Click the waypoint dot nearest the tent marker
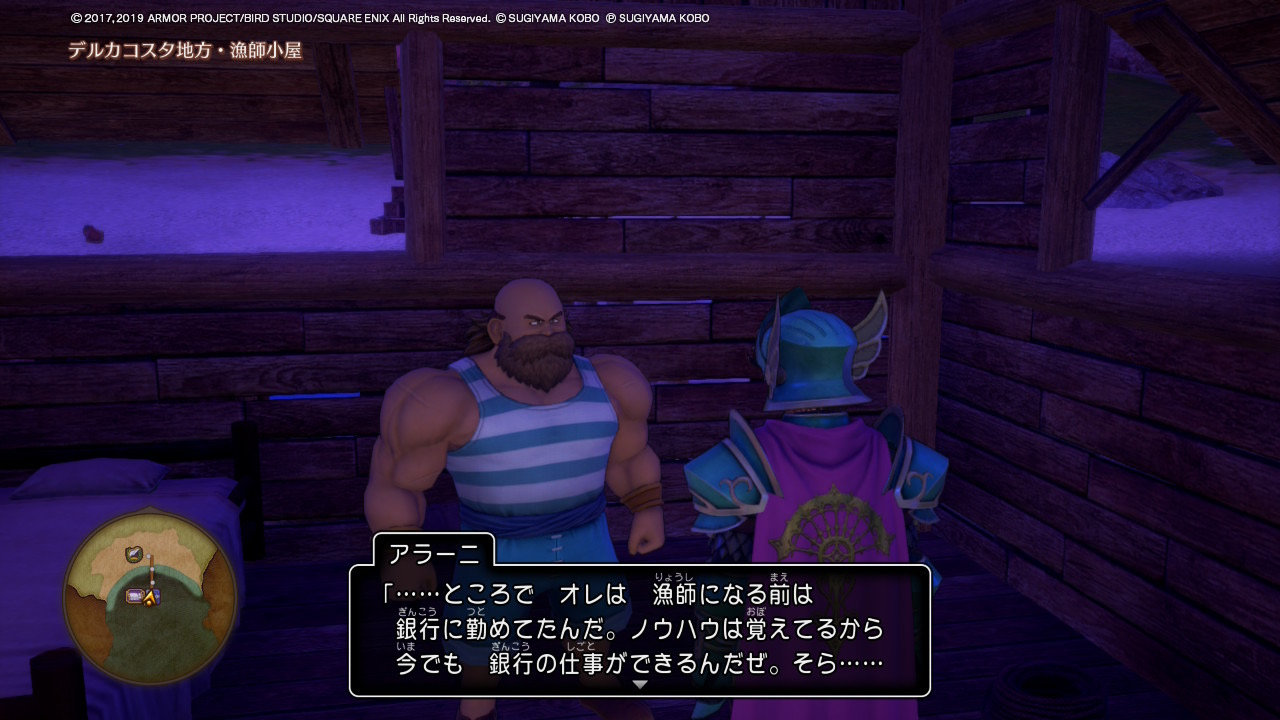The height and width of the screenshot is (720, 1280). (154, 582)
